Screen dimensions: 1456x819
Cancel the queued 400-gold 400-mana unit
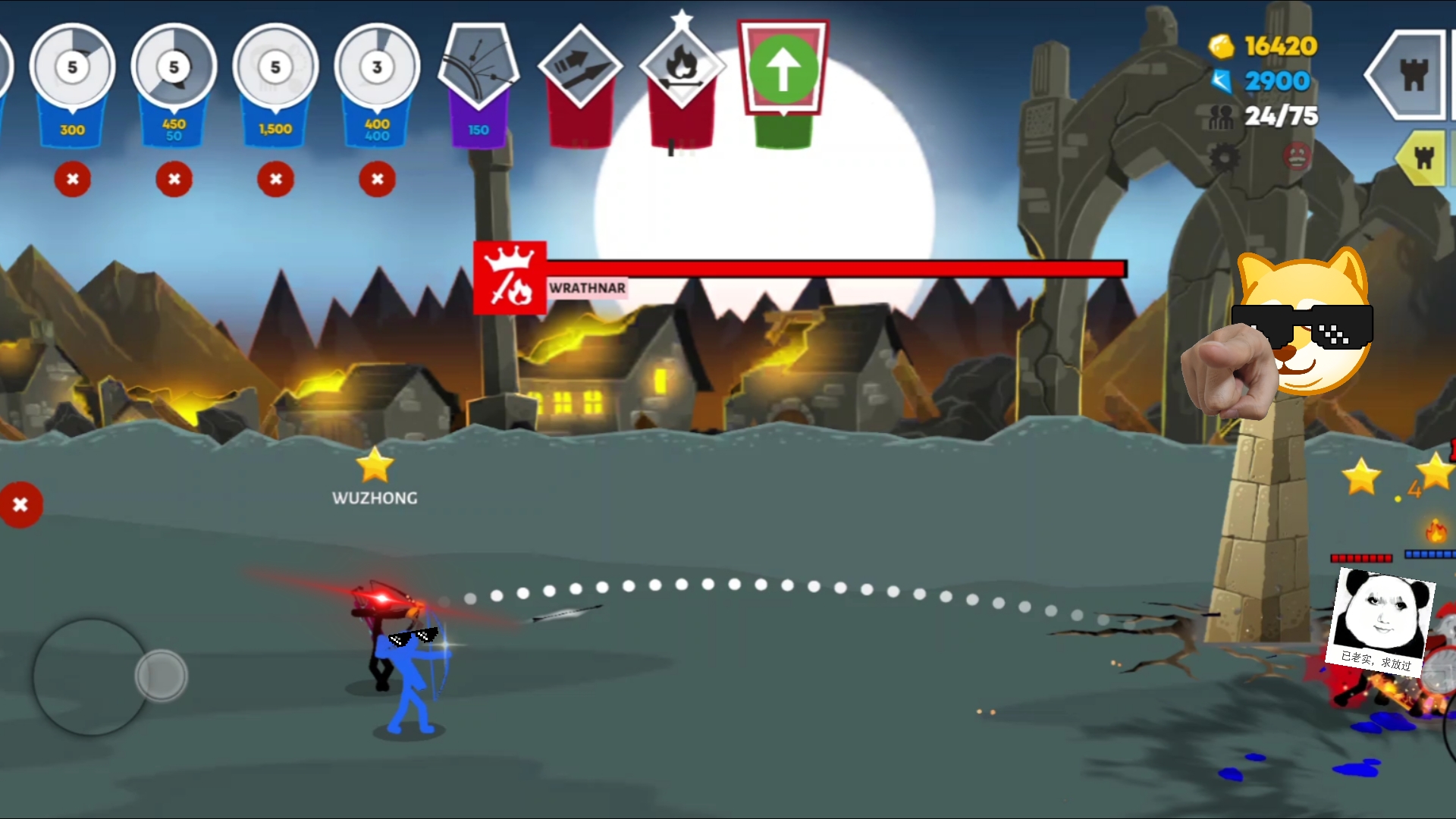377,180
